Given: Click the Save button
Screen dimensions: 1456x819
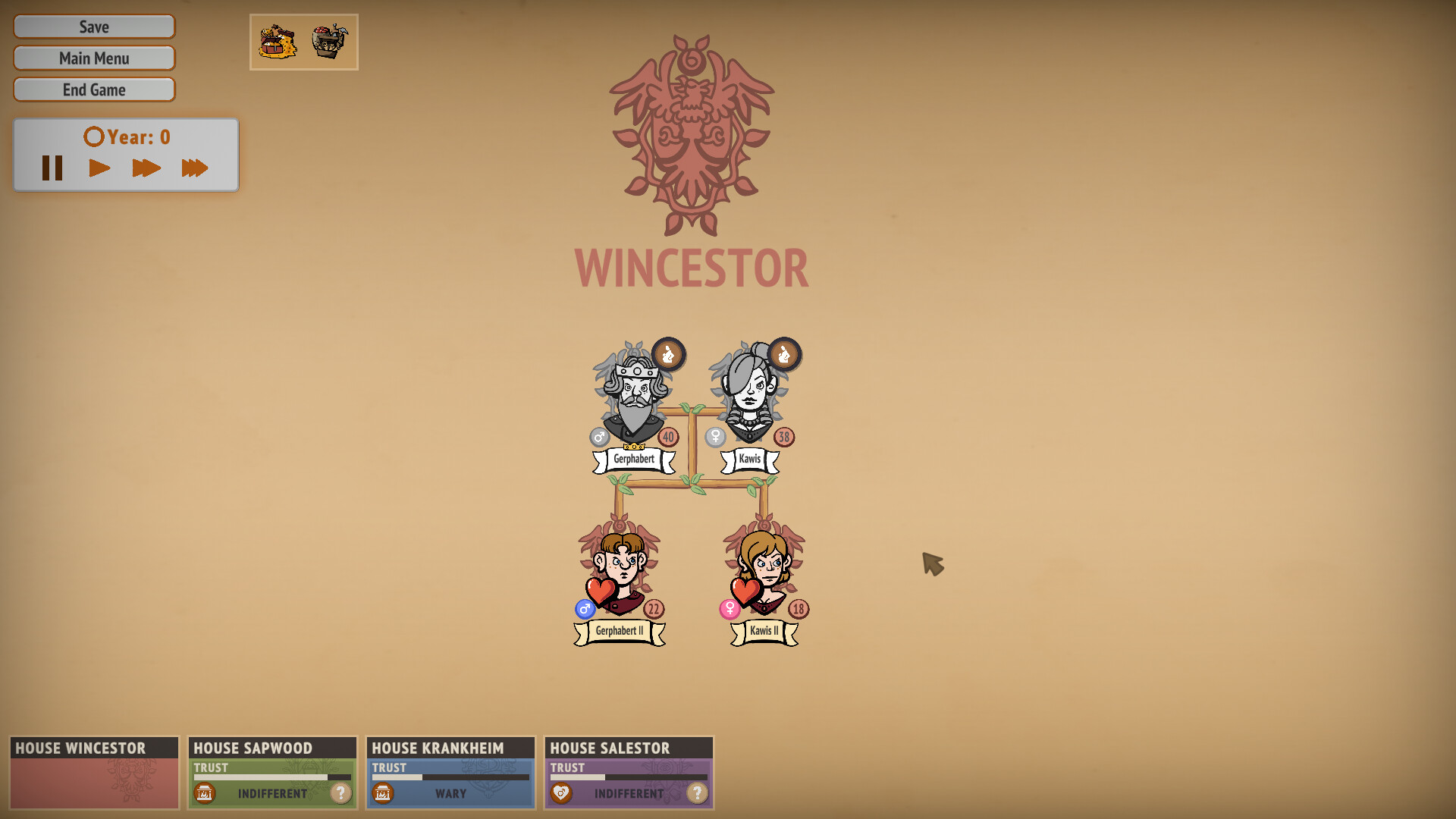Looking at the screenshot, I should coord(94,27).
